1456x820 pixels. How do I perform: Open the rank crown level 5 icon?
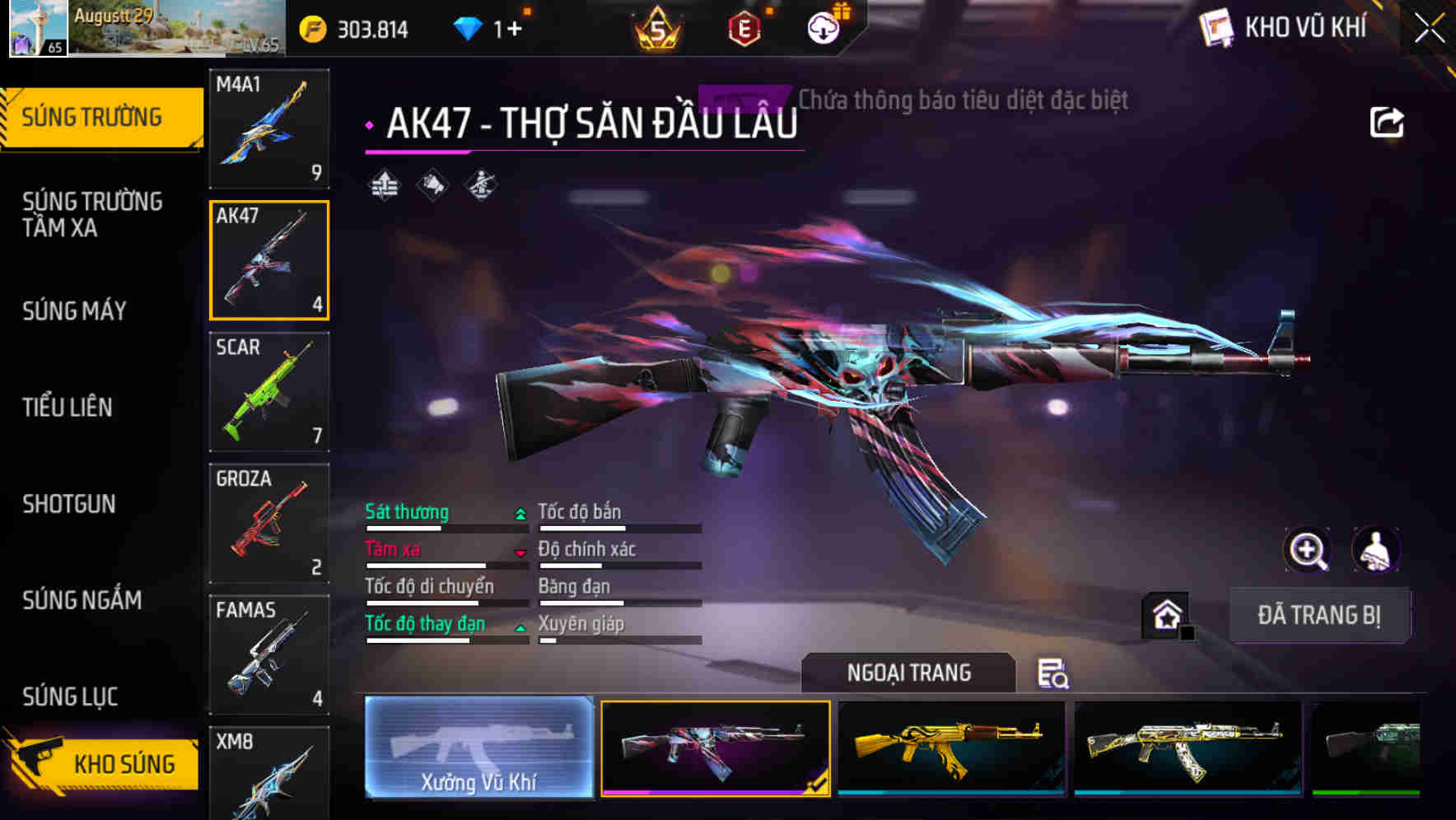(655, 29)
